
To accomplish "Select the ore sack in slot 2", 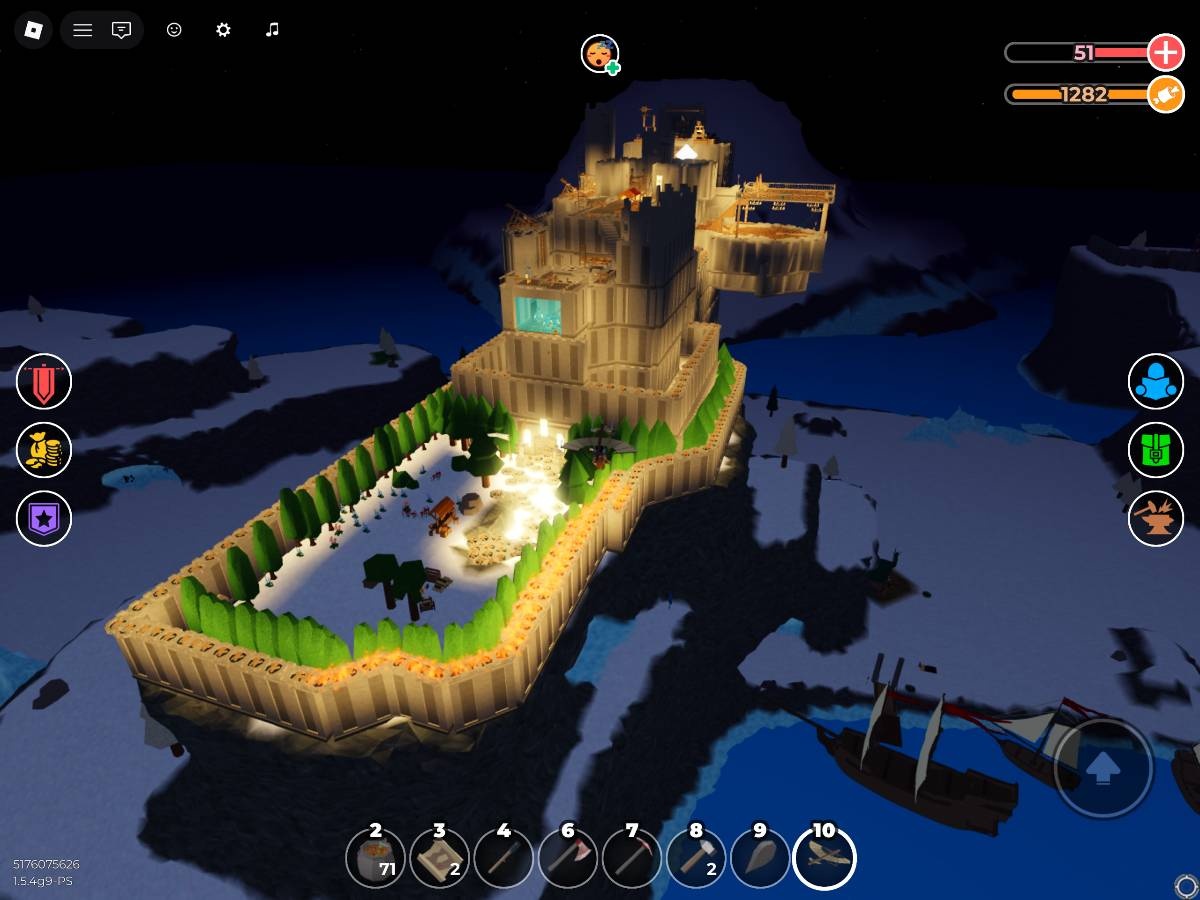I will click(375, 858).
